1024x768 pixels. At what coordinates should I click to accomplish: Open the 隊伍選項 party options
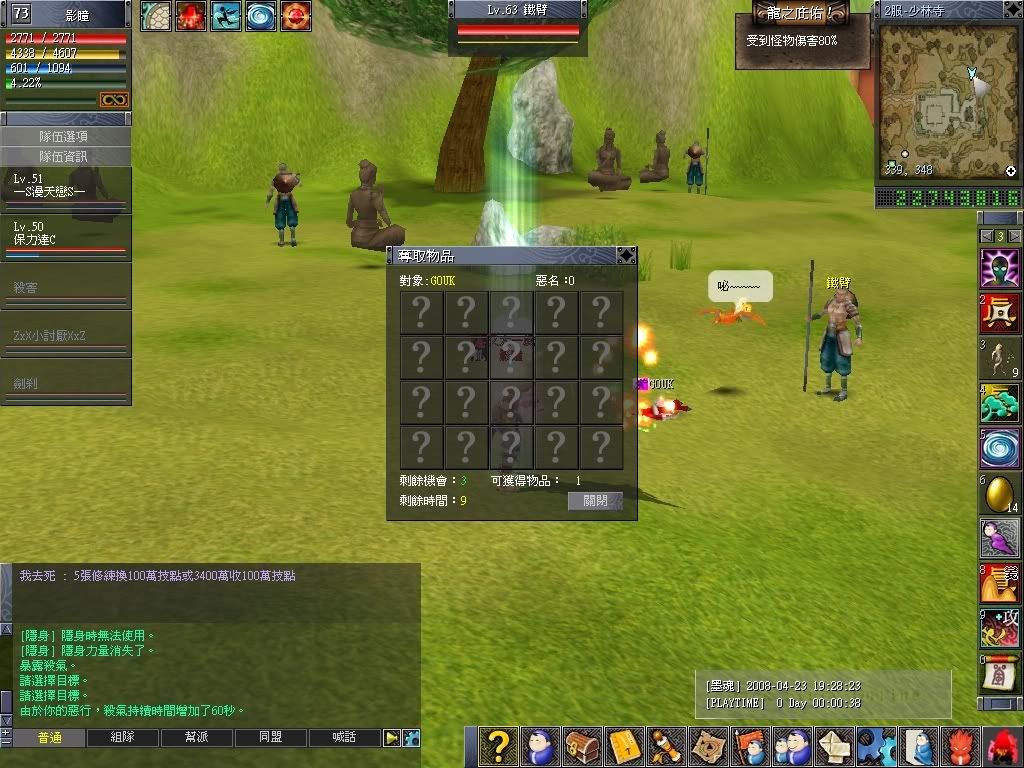[x=65, y=136]
